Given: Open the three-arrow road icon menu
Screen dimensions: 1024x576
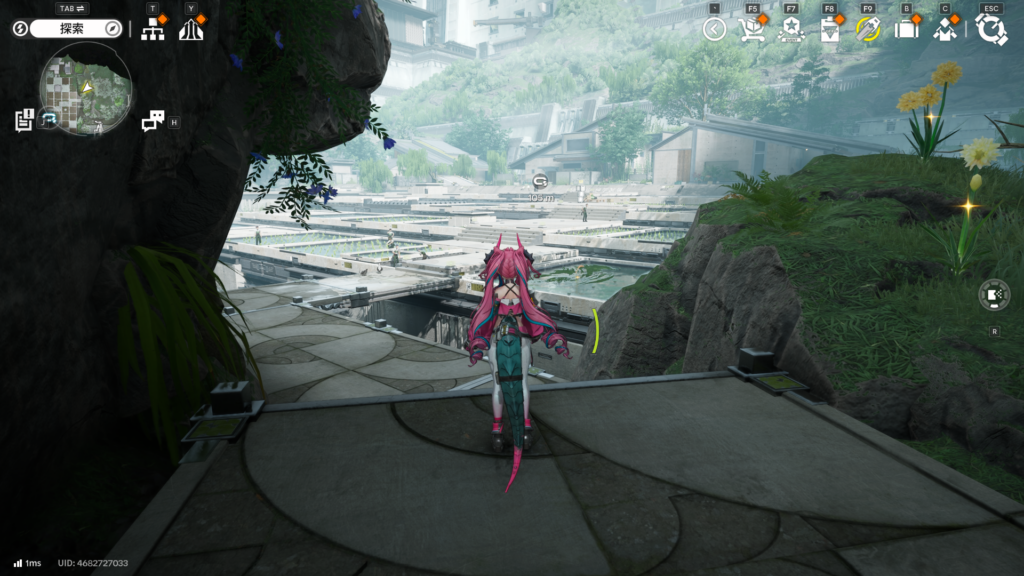Looking at the screenshot, I should 190,29.
